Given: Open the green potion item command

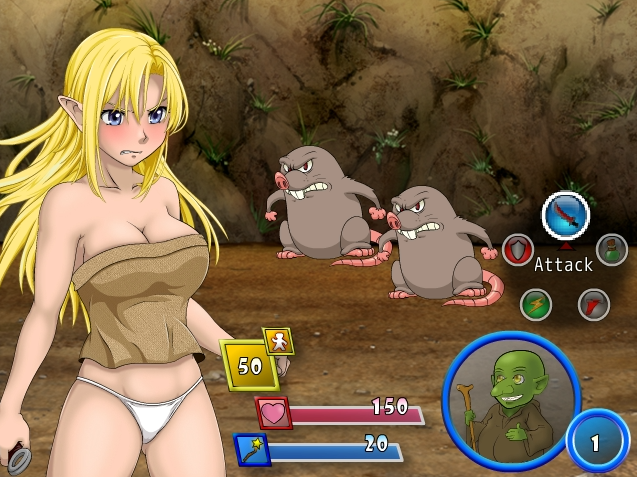Looking at the screenshot, I should pyautogui.click(x=611, y=249).
